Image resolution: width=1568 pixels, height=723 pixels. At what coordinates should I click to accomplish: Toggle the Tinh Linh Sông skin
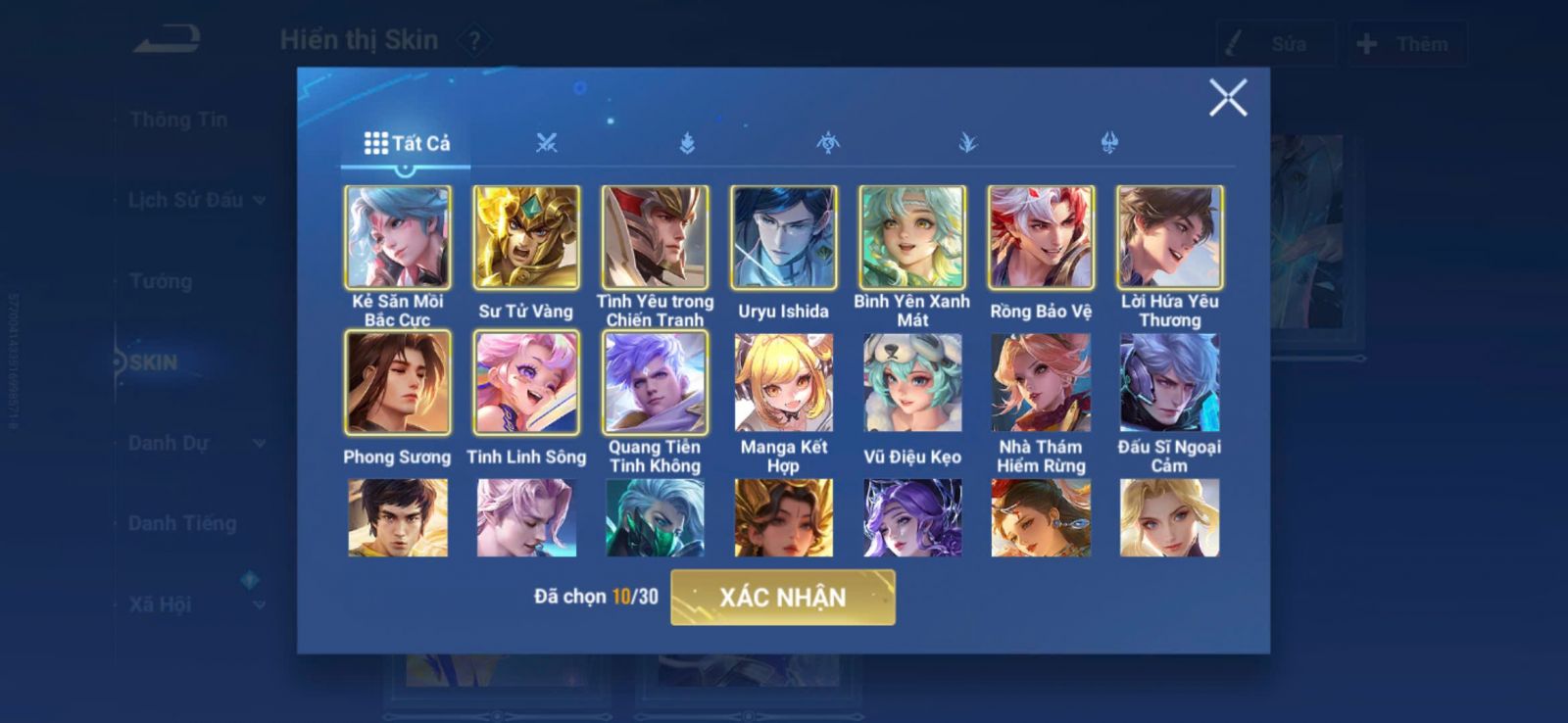[526, 382]
